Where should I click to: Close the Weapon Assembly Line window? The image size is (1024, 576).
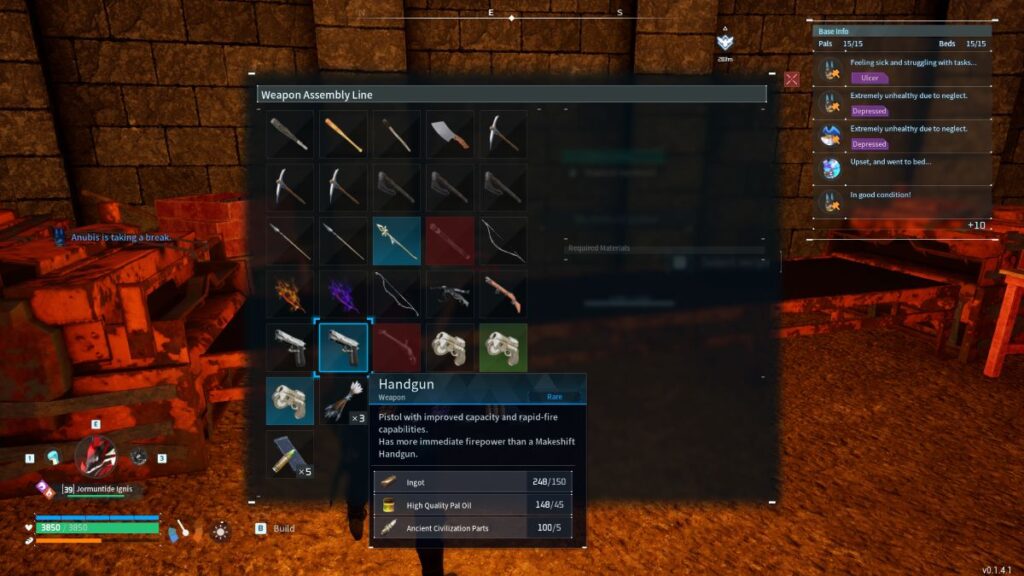[792, 79]
